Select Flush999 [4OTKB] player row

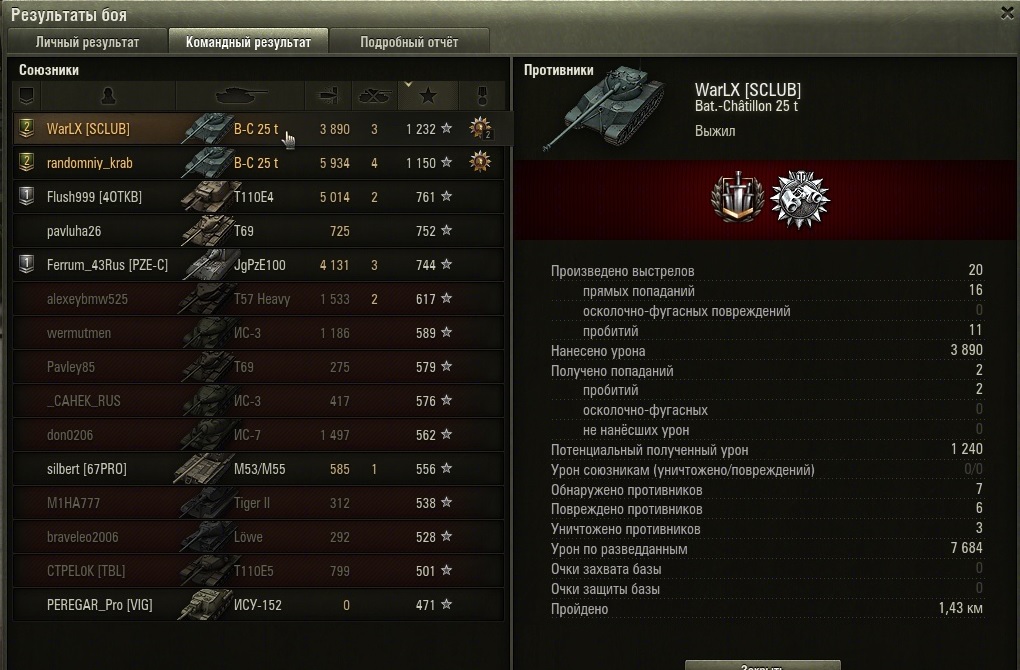click(x=94, y=197)
